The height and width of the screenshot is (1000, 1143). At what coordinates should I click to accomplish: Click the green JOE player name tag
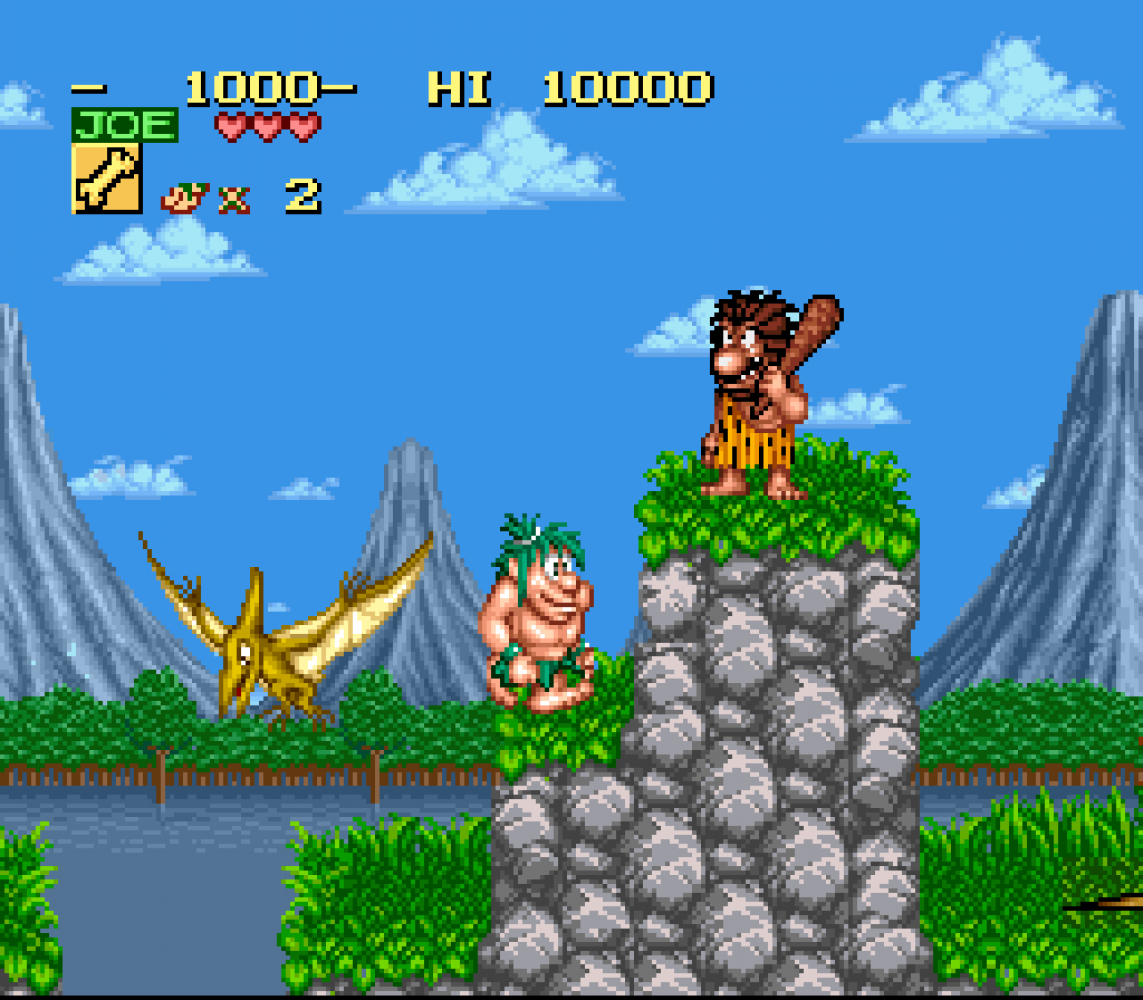(125, 126)
